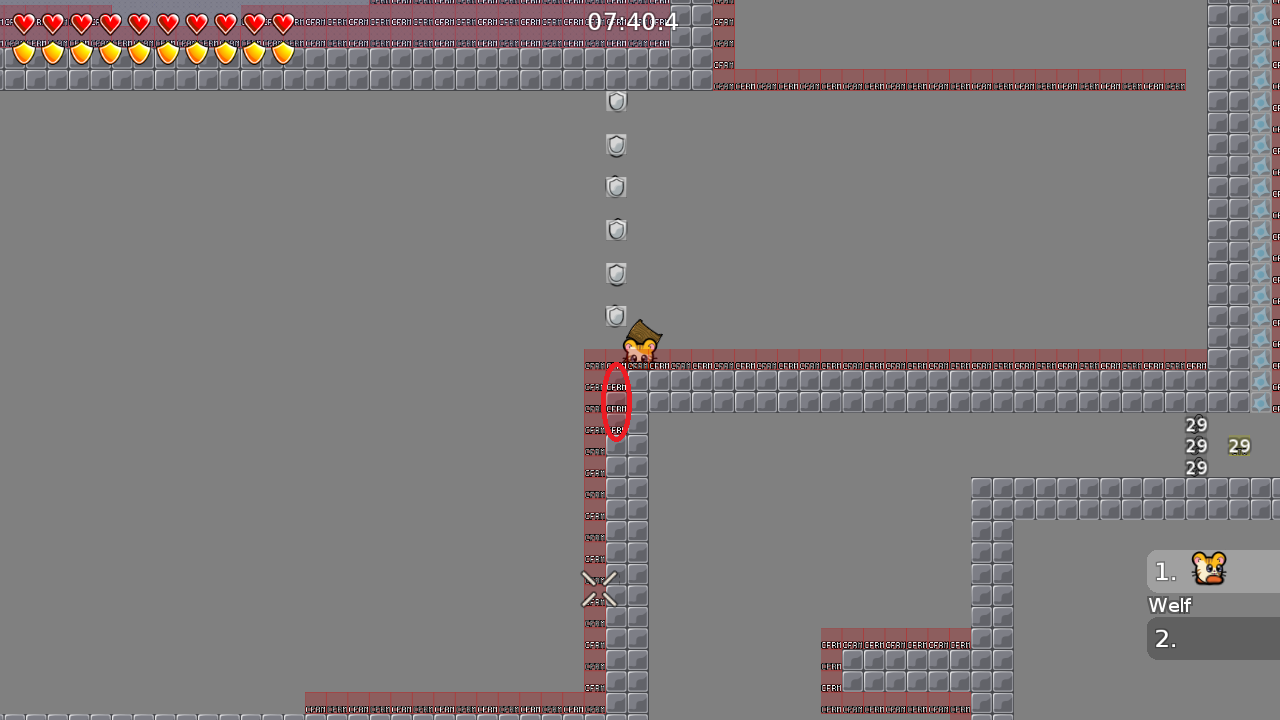Select the Welf player name label
Viewport: 1280px width, 720px height.
pyautogui.click(x=1169, y=605)
